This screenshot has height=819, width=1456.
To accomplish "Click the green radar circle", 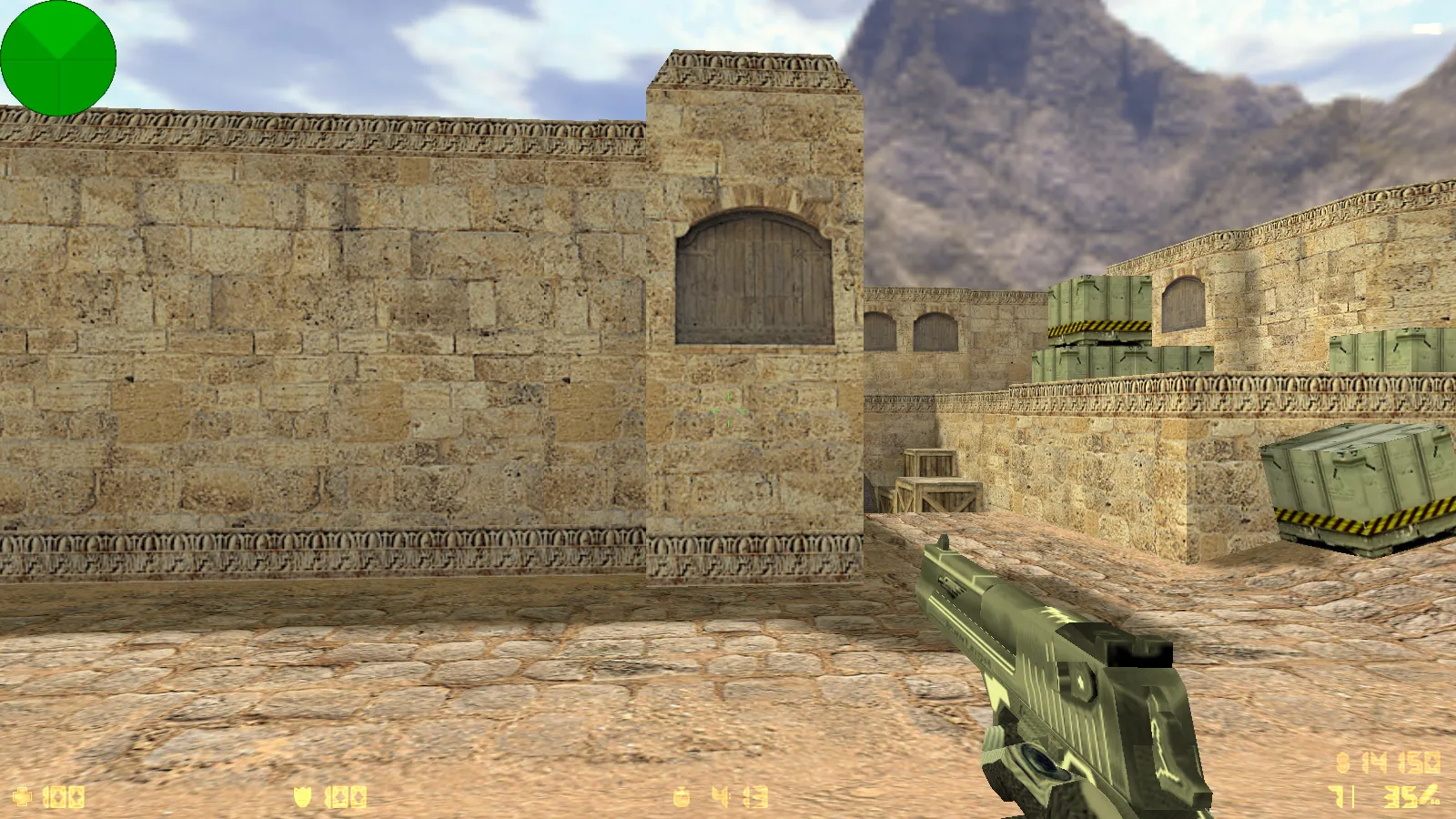I will pyautogui.click(x=59, y=58).
